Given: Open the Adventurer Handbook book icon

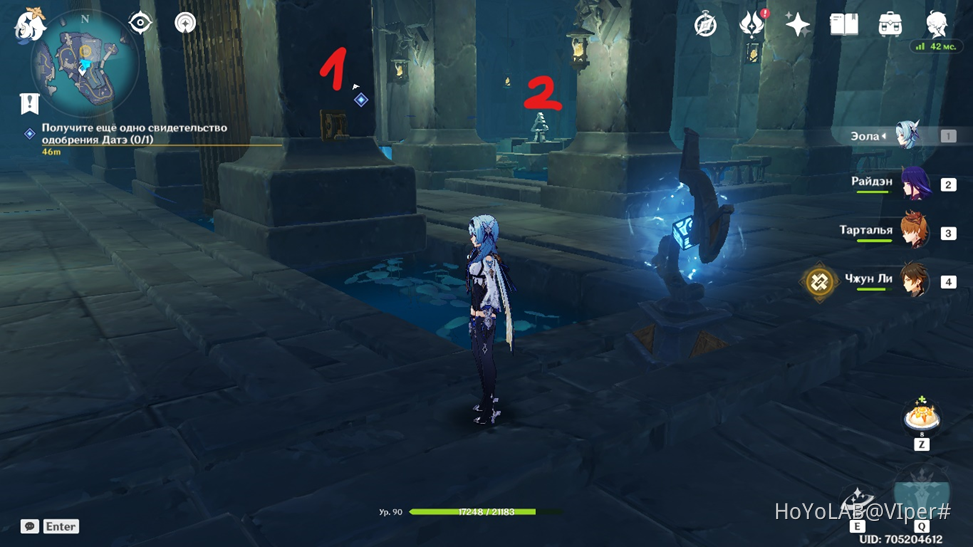Looking at the screenshot, I should (844, 25).
